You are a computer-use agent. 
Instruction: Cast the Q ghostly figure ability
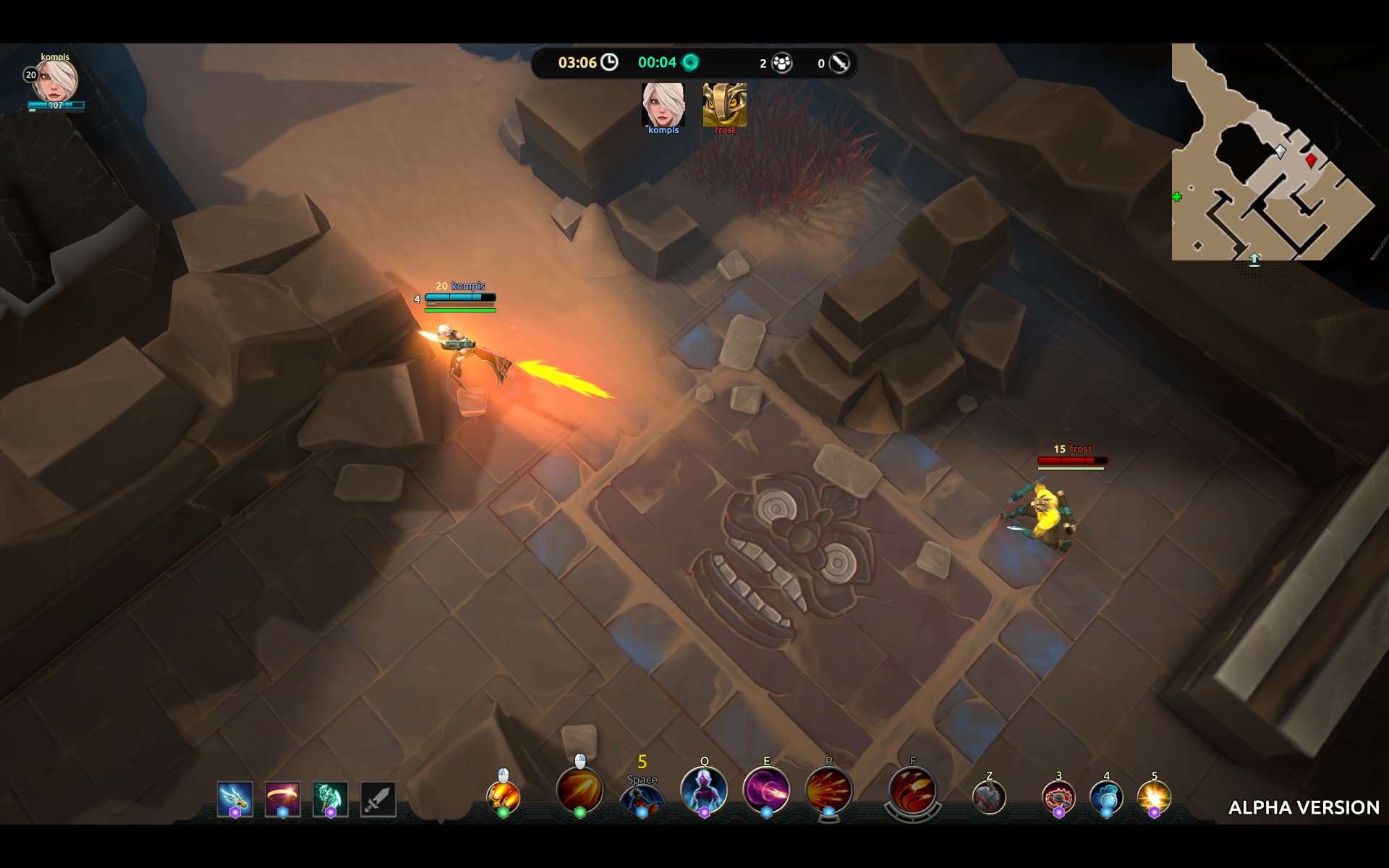click(x=704, y=790)
